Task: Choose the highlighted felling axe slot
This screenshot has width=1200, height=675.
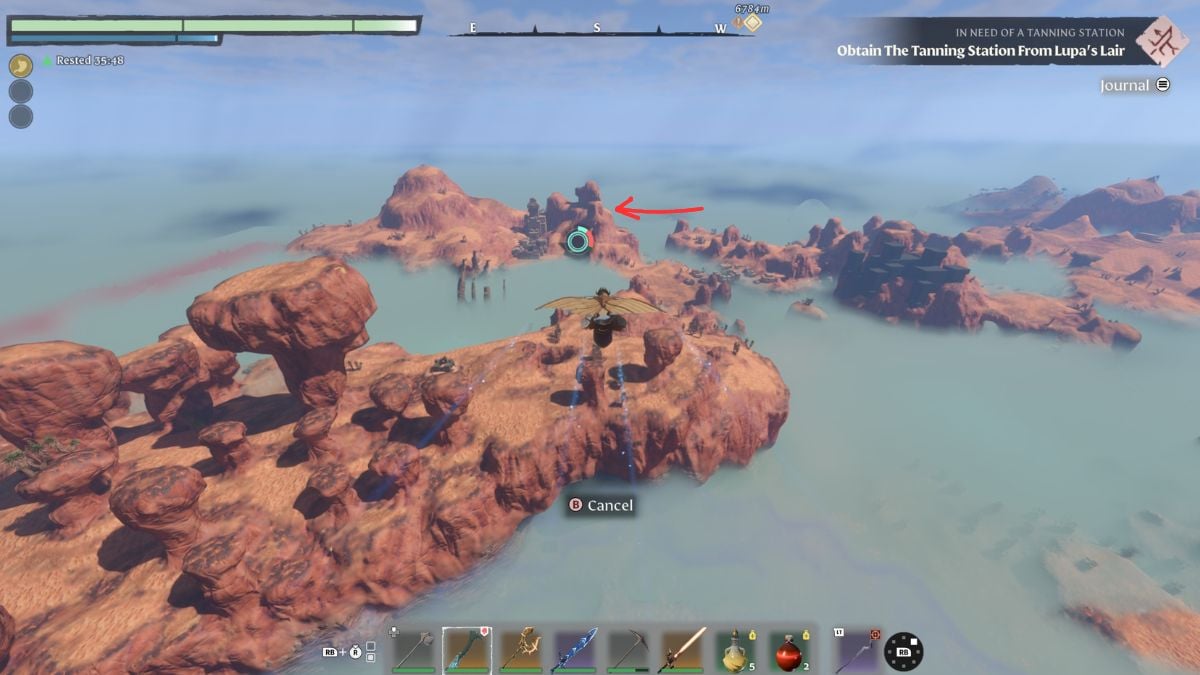Action: click(x=467, y=650)
